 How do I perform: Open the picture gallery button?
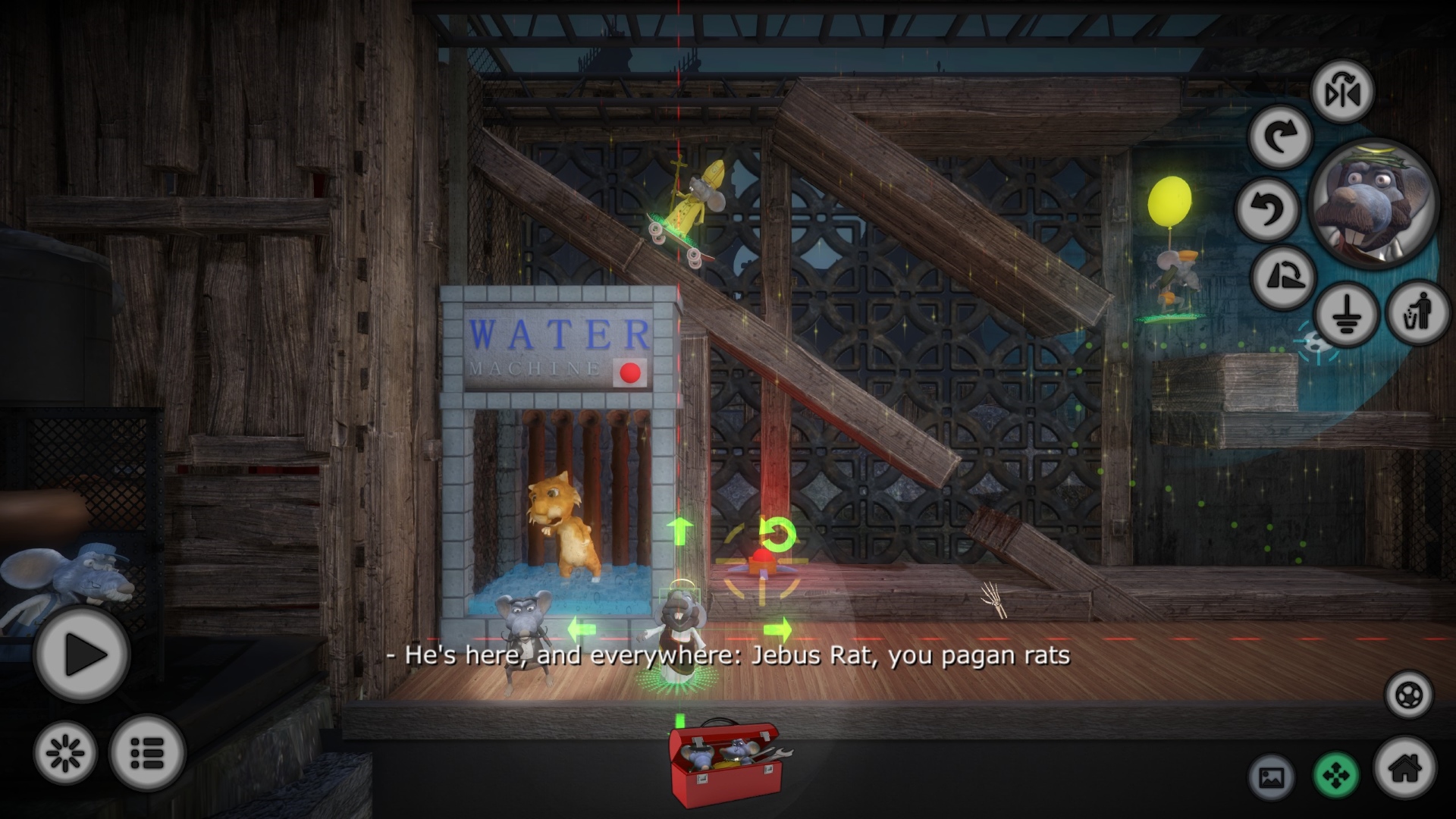pos(1271,777)
